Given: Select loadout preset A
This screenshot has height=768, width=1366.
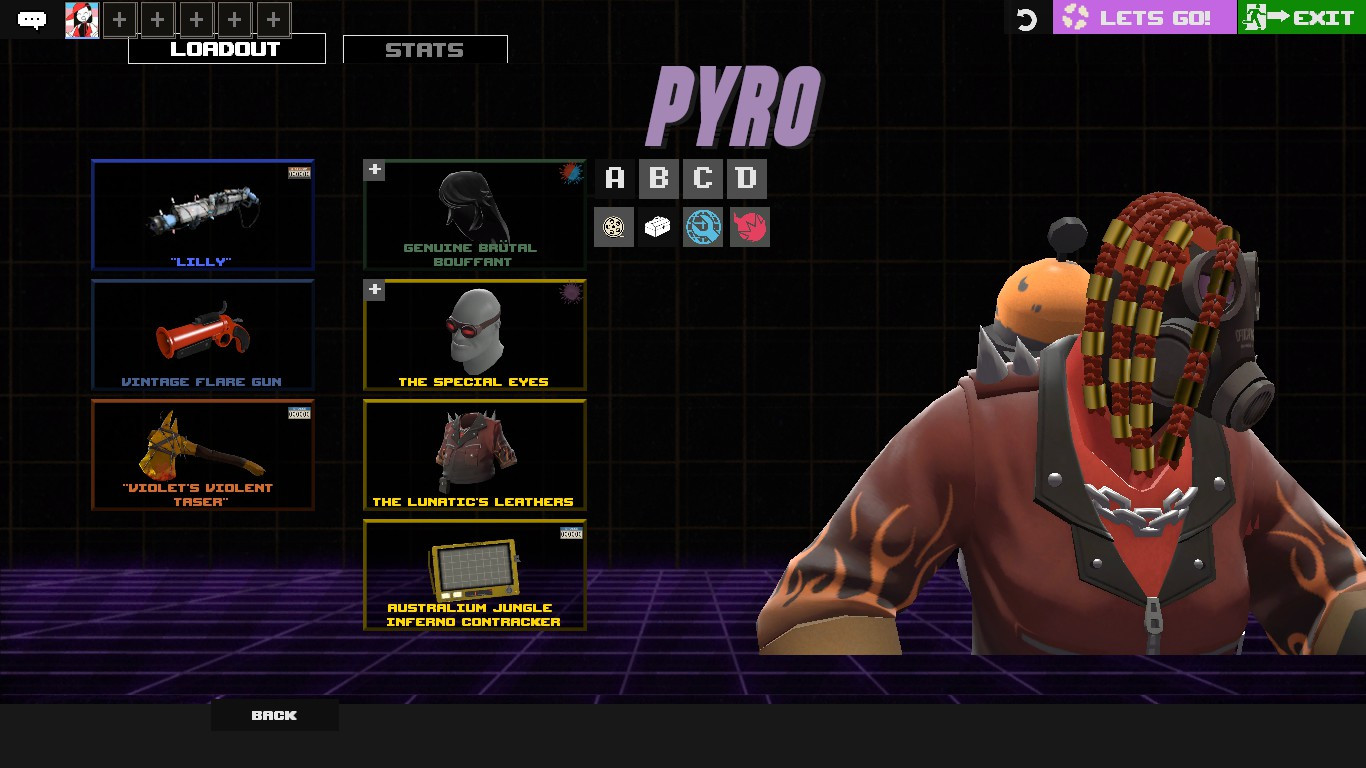Looking at the screenshot, I should click(x=613, y=178).
